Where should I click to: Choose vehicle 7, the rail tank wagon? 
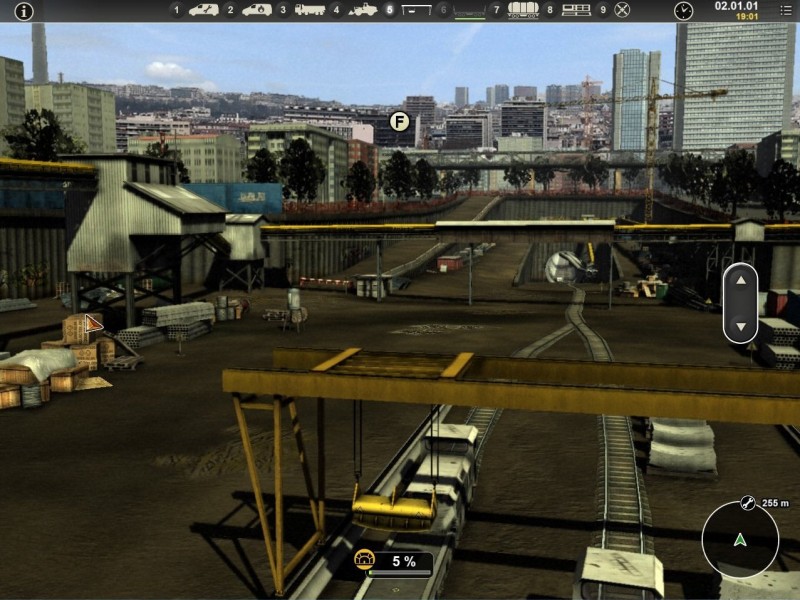point(523,10)
